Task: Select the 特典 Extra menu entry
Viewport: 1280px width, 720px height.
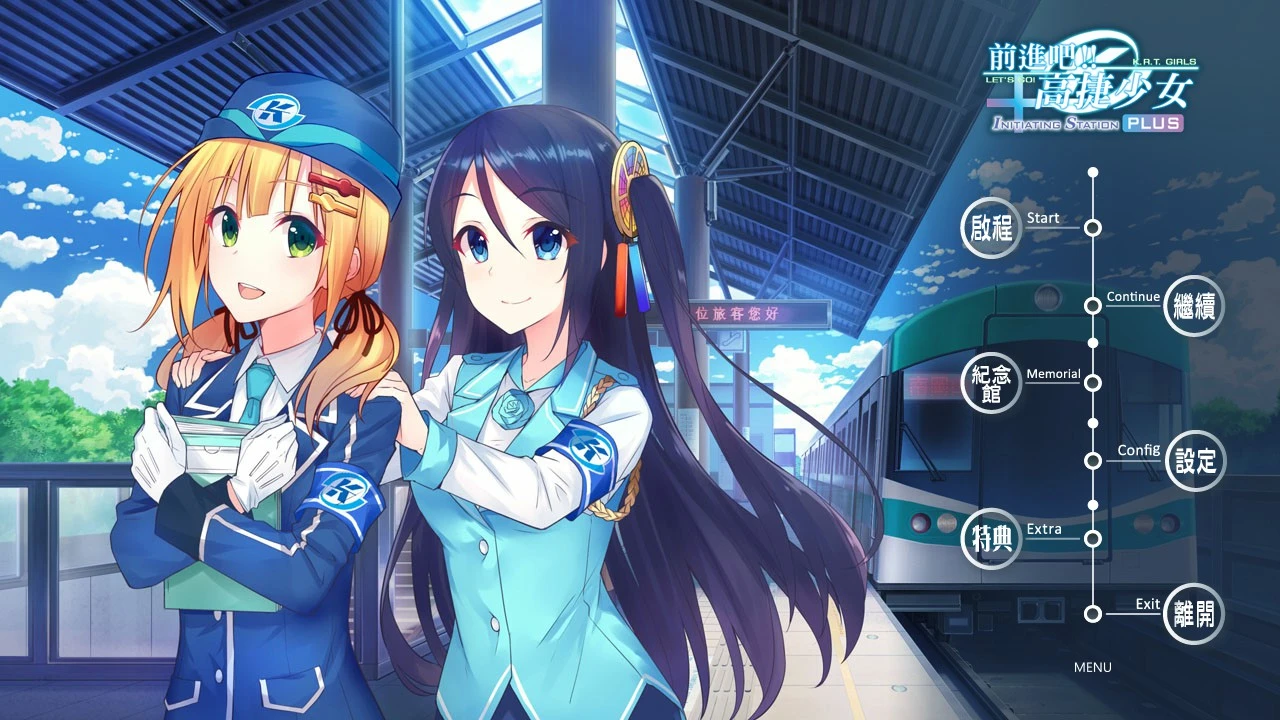Action: click(991, 538)
